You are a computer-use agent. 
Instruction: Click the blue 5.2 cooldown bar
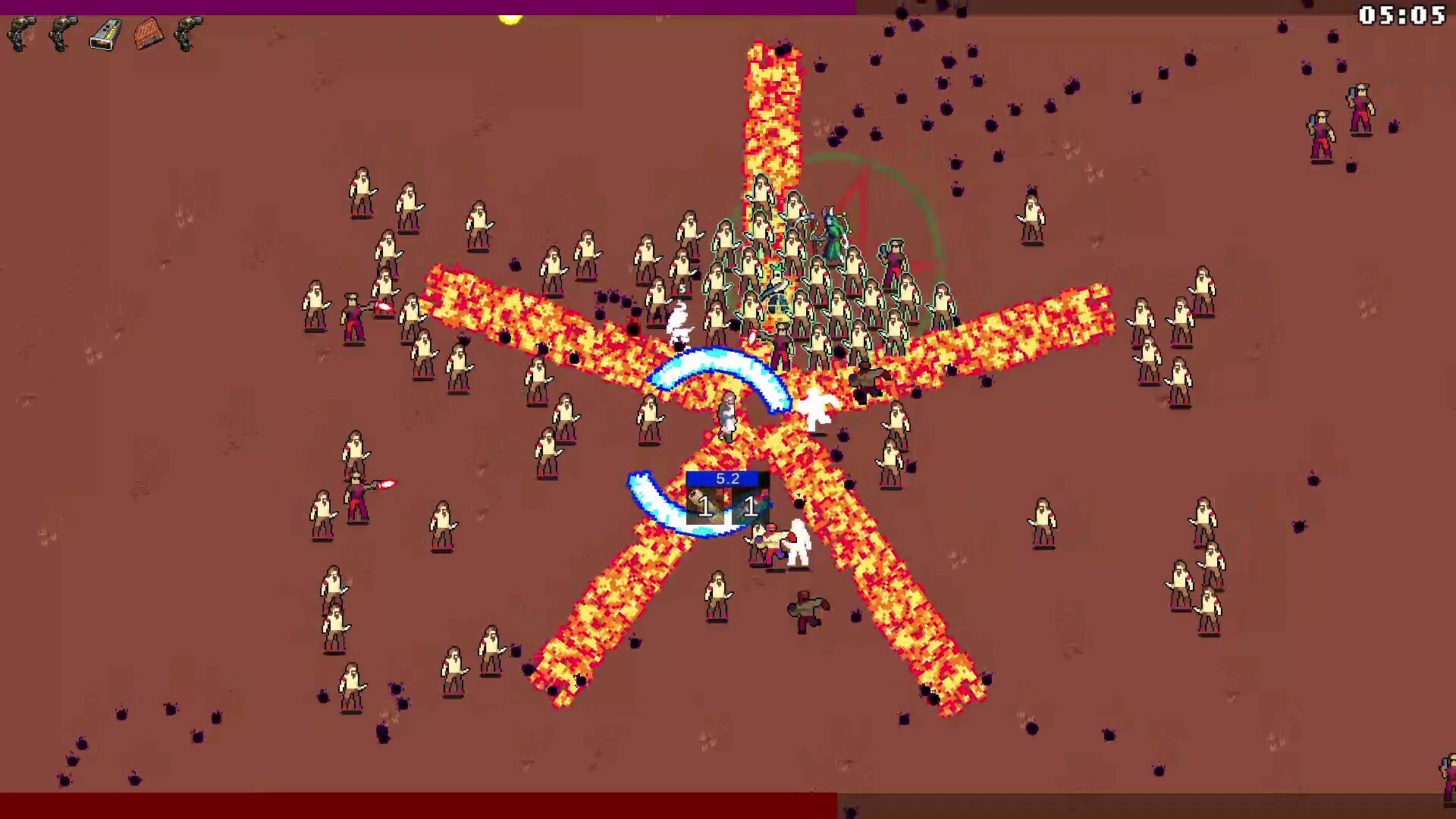tap(724, 478)
